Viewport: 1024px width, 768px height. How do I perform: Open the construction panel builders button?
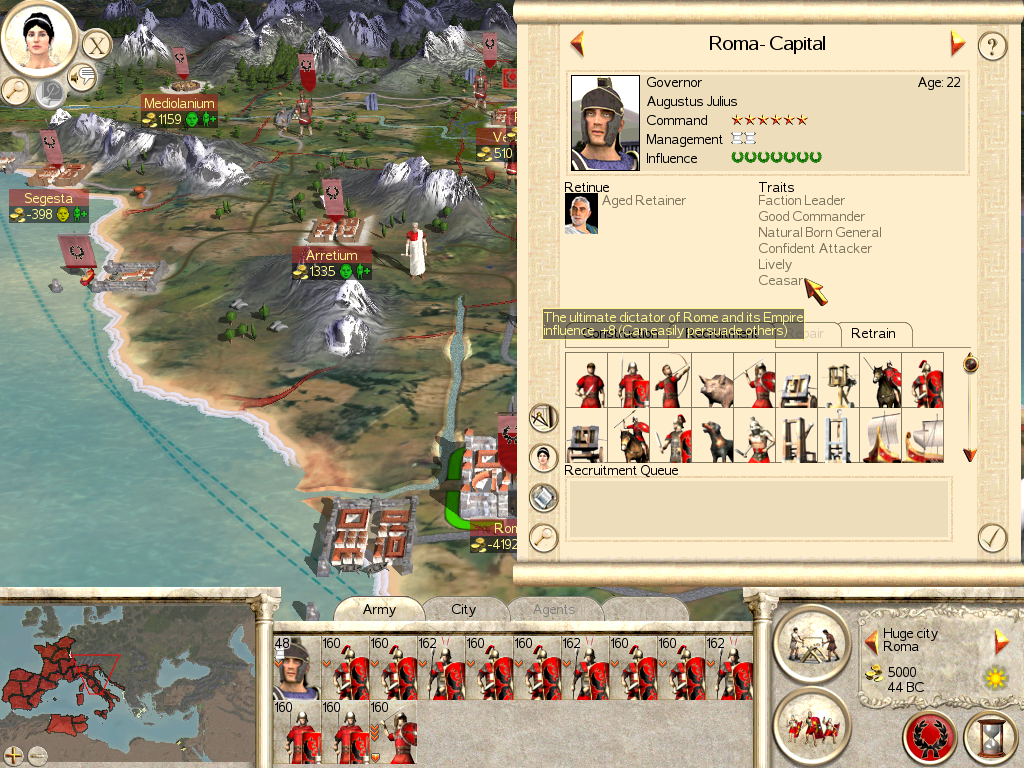[x=811, y=641]
